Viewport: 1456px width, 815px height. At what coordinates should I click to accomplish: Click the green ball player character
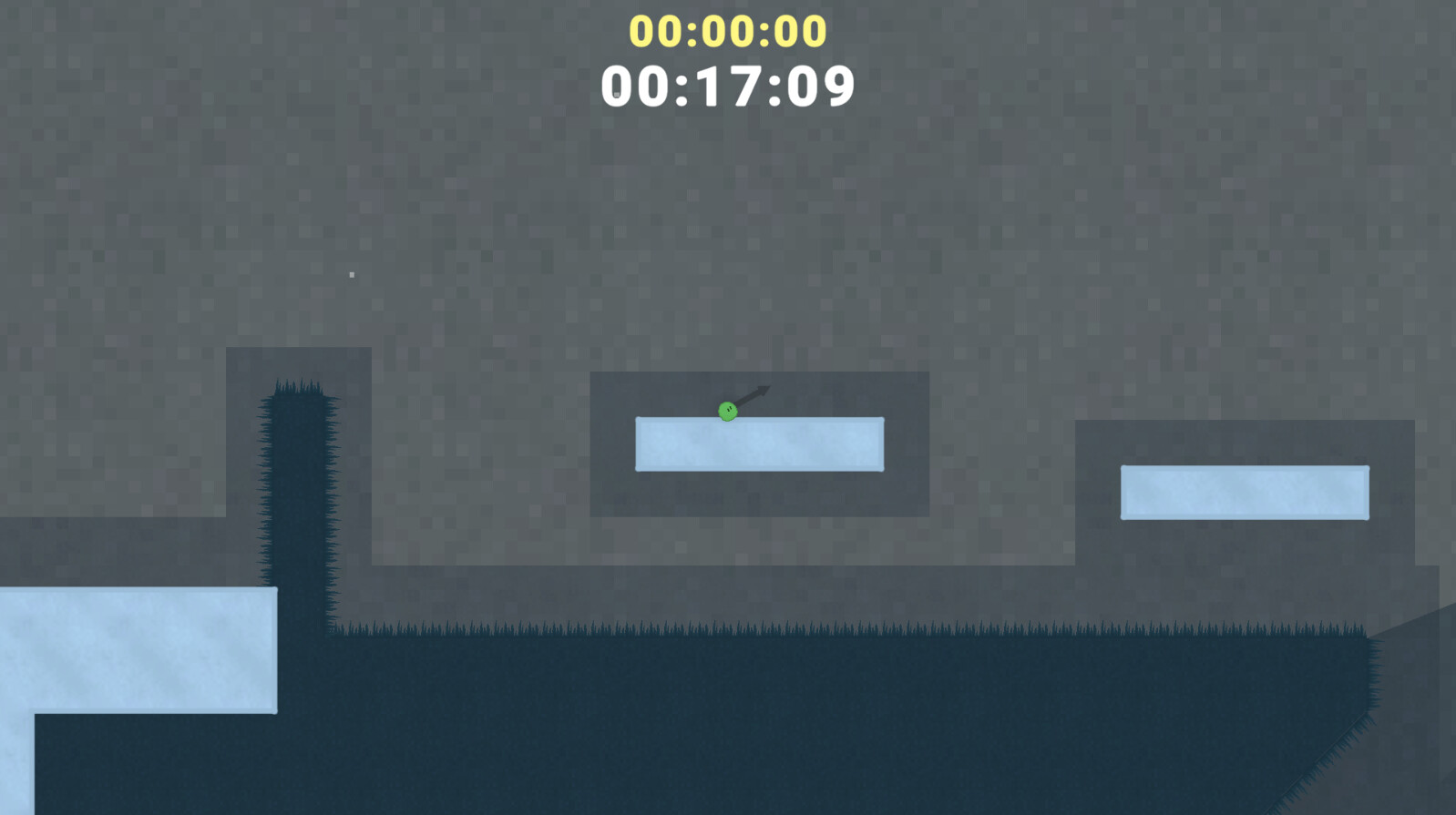point(726,412)
